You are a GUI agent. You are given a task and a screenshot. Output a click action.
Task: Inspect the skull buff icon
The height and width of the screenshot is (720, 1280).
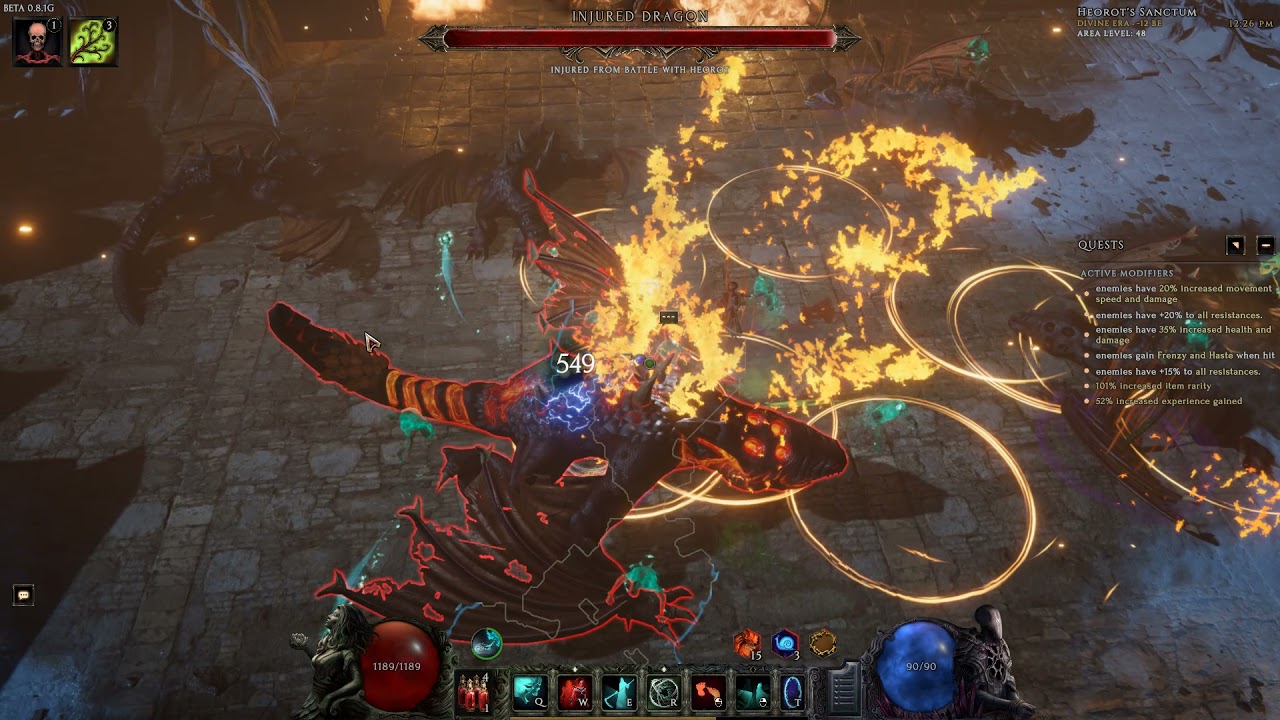tap(37, 41)
